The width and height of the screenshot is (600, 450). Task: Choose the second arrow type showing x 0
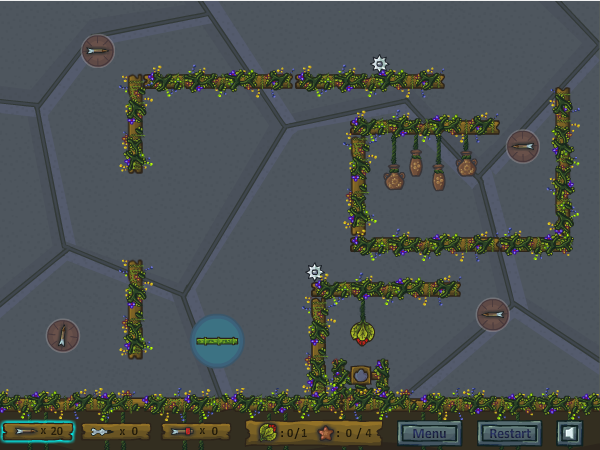tap(116, 431)
